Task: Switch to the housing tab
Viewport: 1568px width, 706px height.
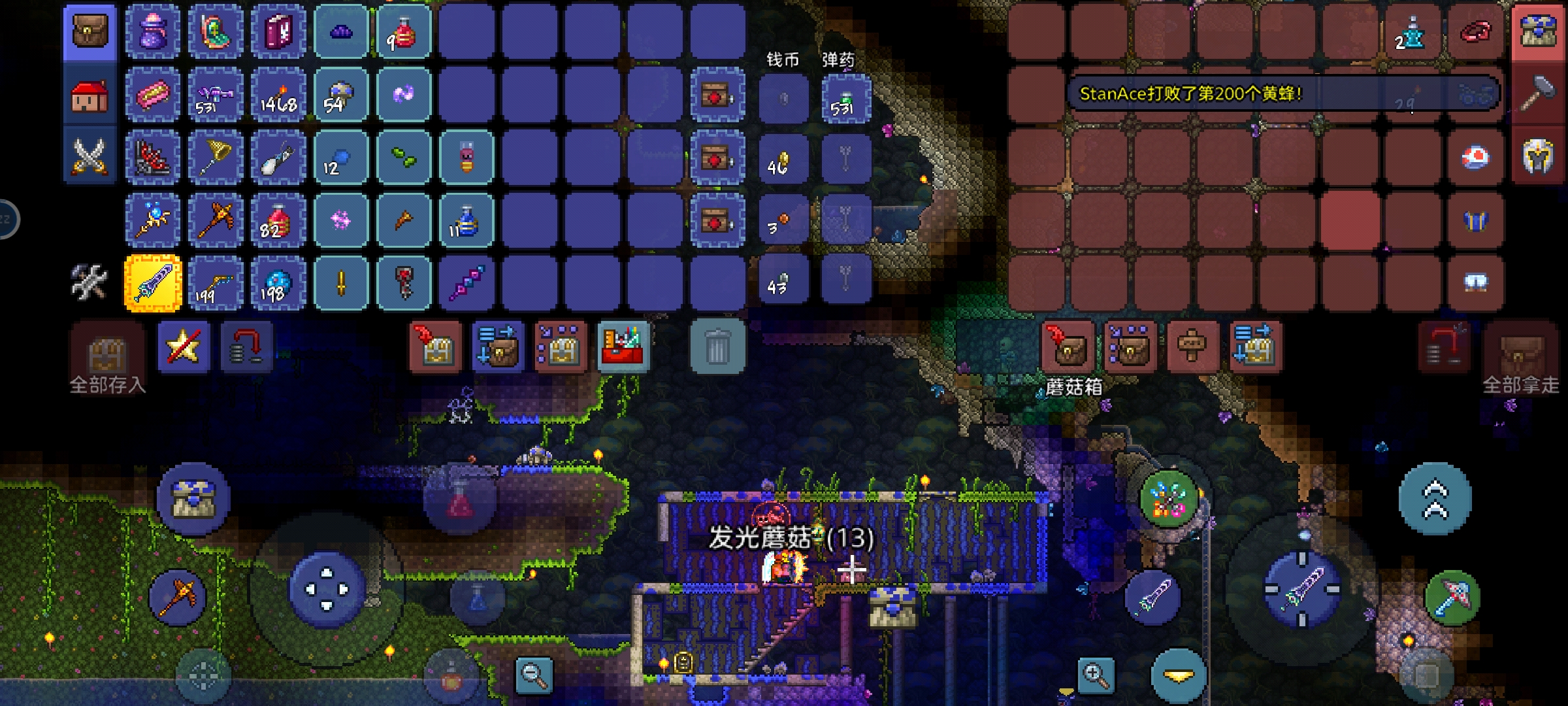Action: 90,96
